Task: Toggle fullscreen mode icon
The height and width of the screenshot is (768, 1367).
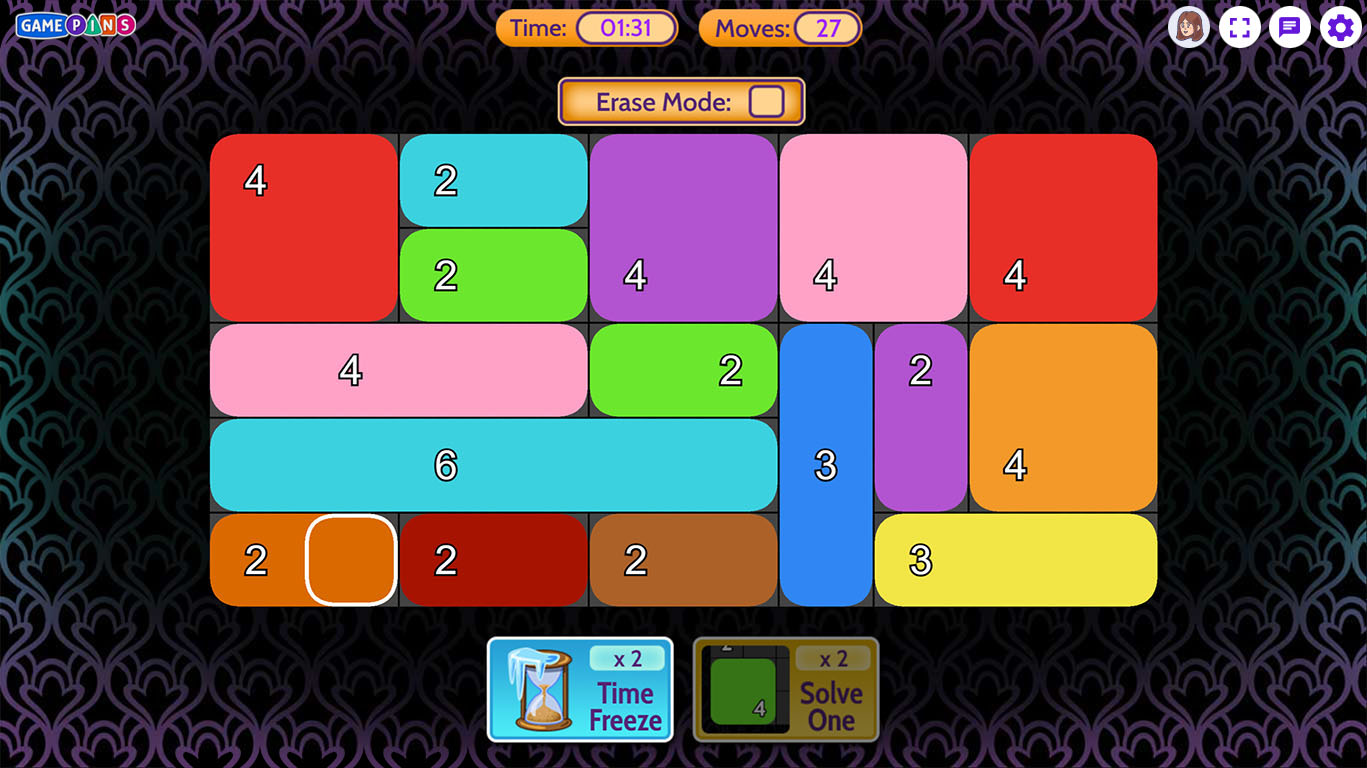Action: click(x=1239, y=27)
